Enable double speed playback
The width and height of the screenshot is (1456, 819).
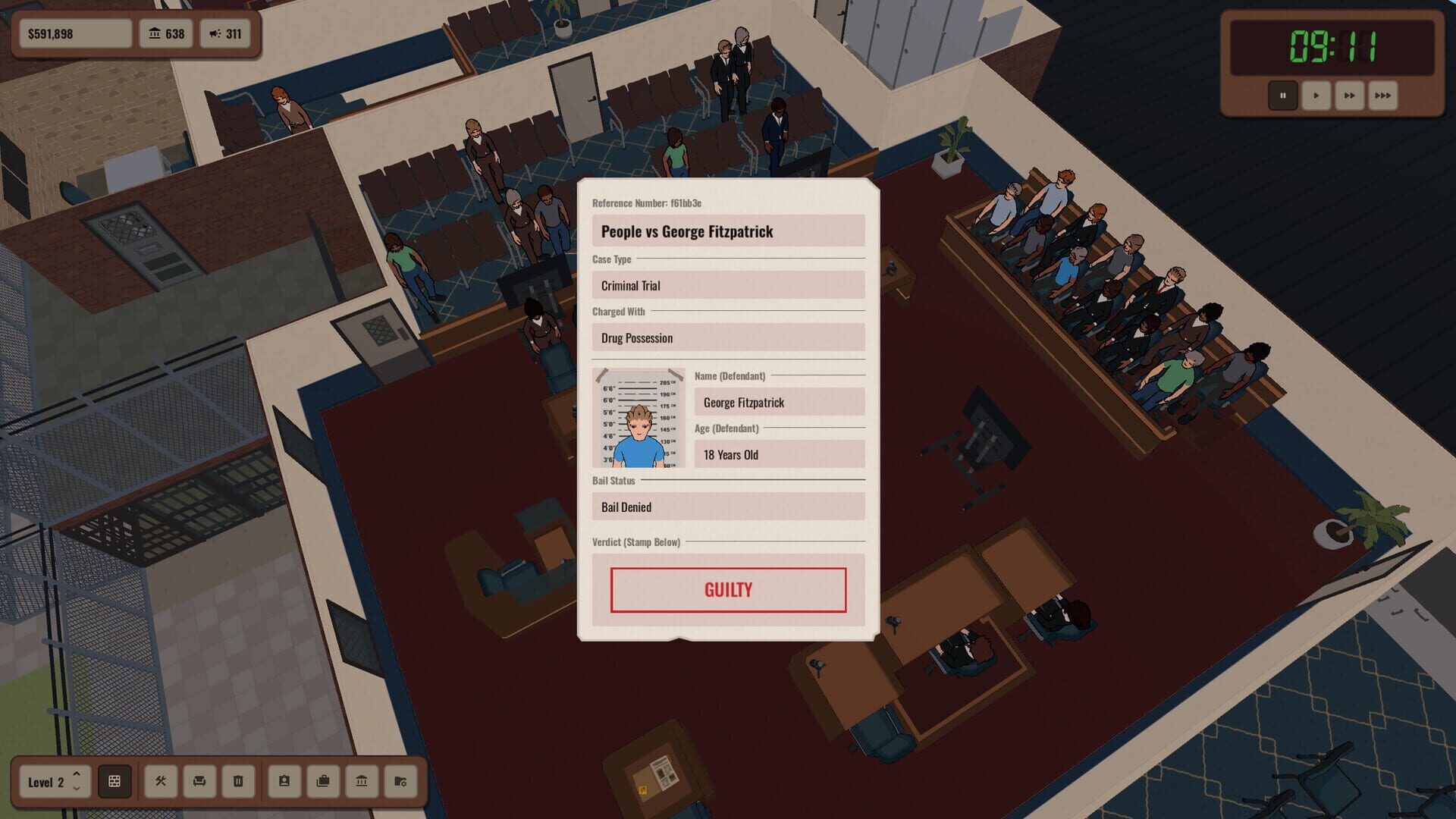pos(1349,96)
